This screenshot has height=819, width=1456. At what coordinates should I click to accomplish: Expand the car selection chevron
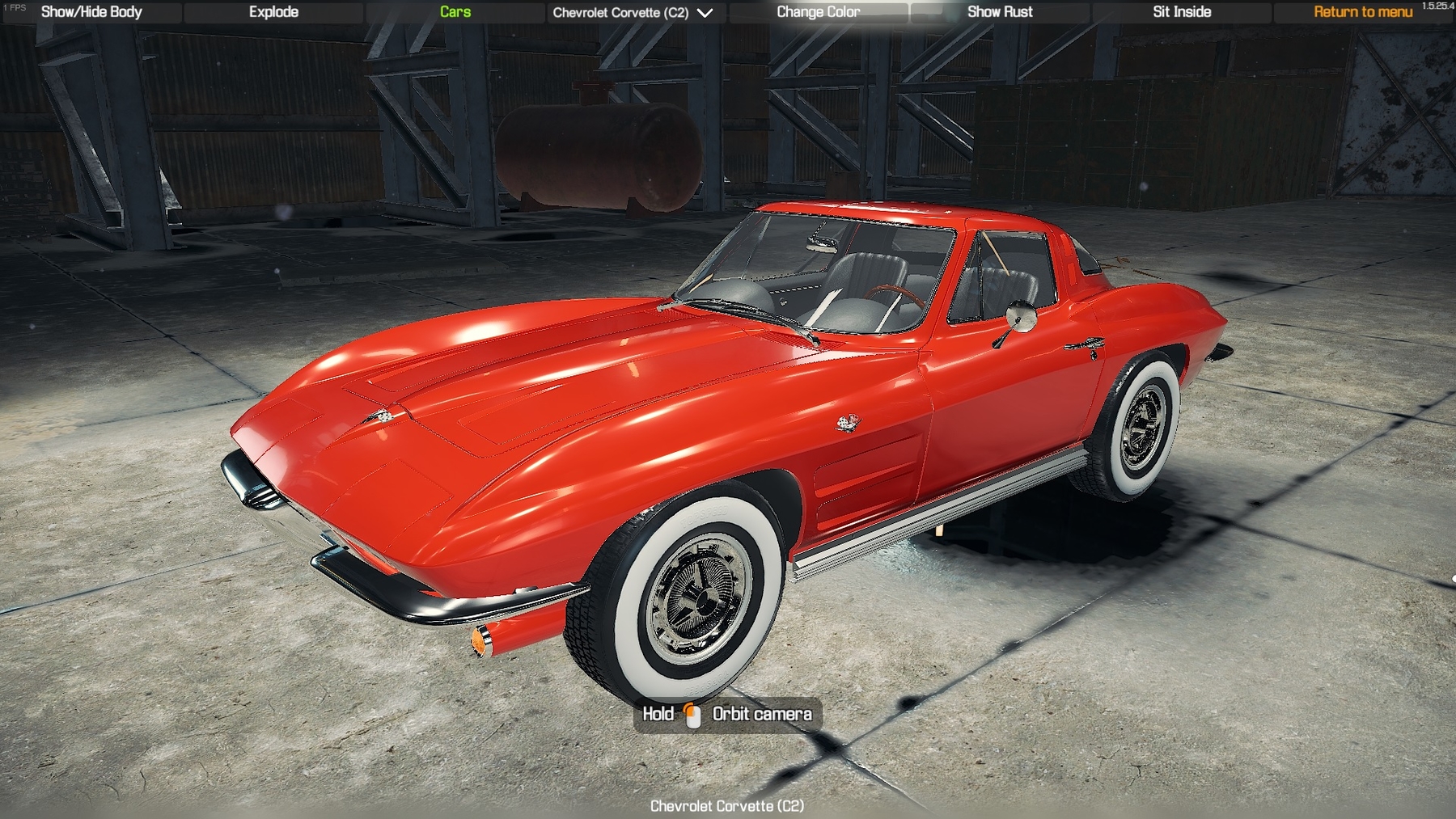[703, 13]
